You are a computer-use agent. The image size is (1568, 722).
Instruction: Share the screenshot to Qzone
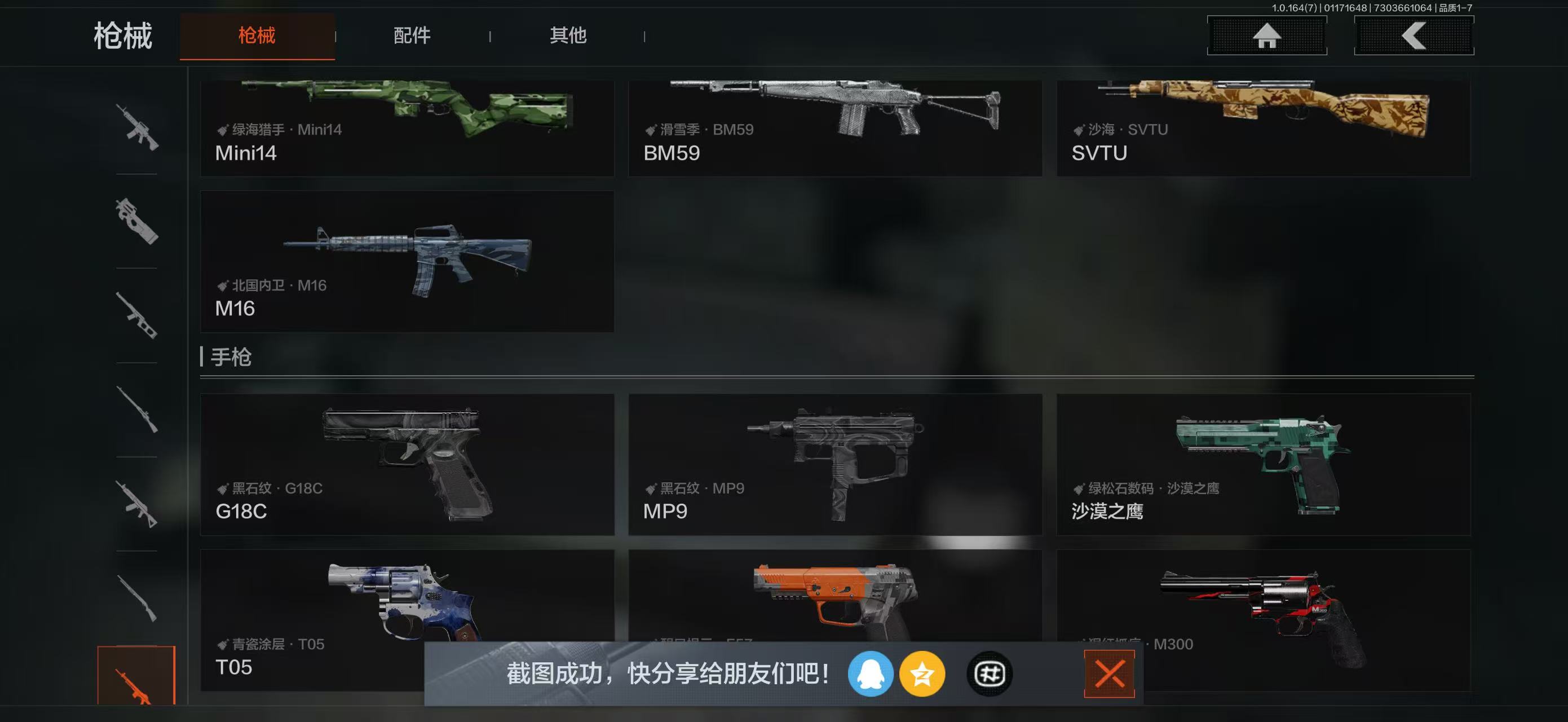[x=923, y=676]
